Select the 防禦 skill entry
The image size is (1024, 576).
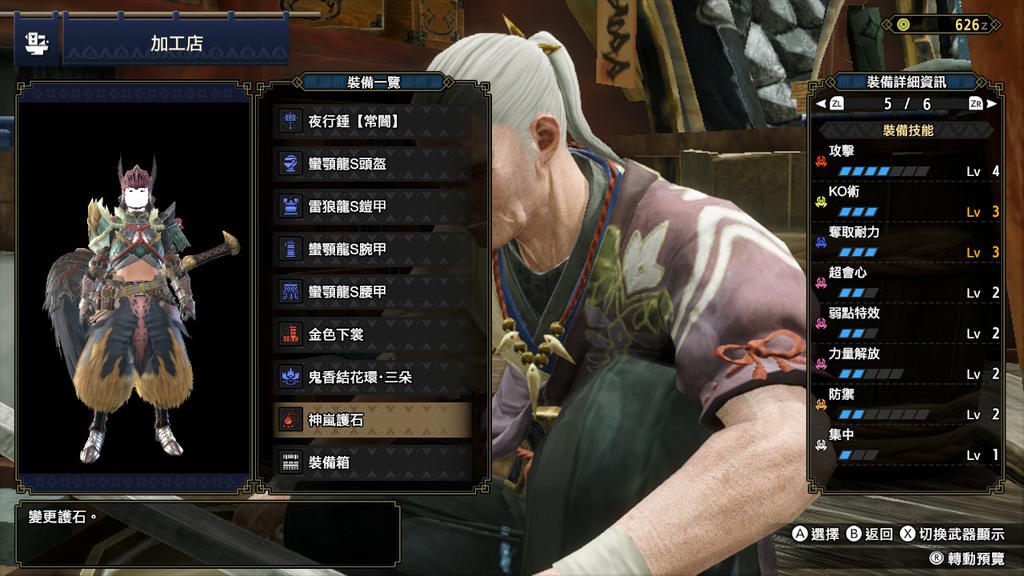click(x=907, y=405)
